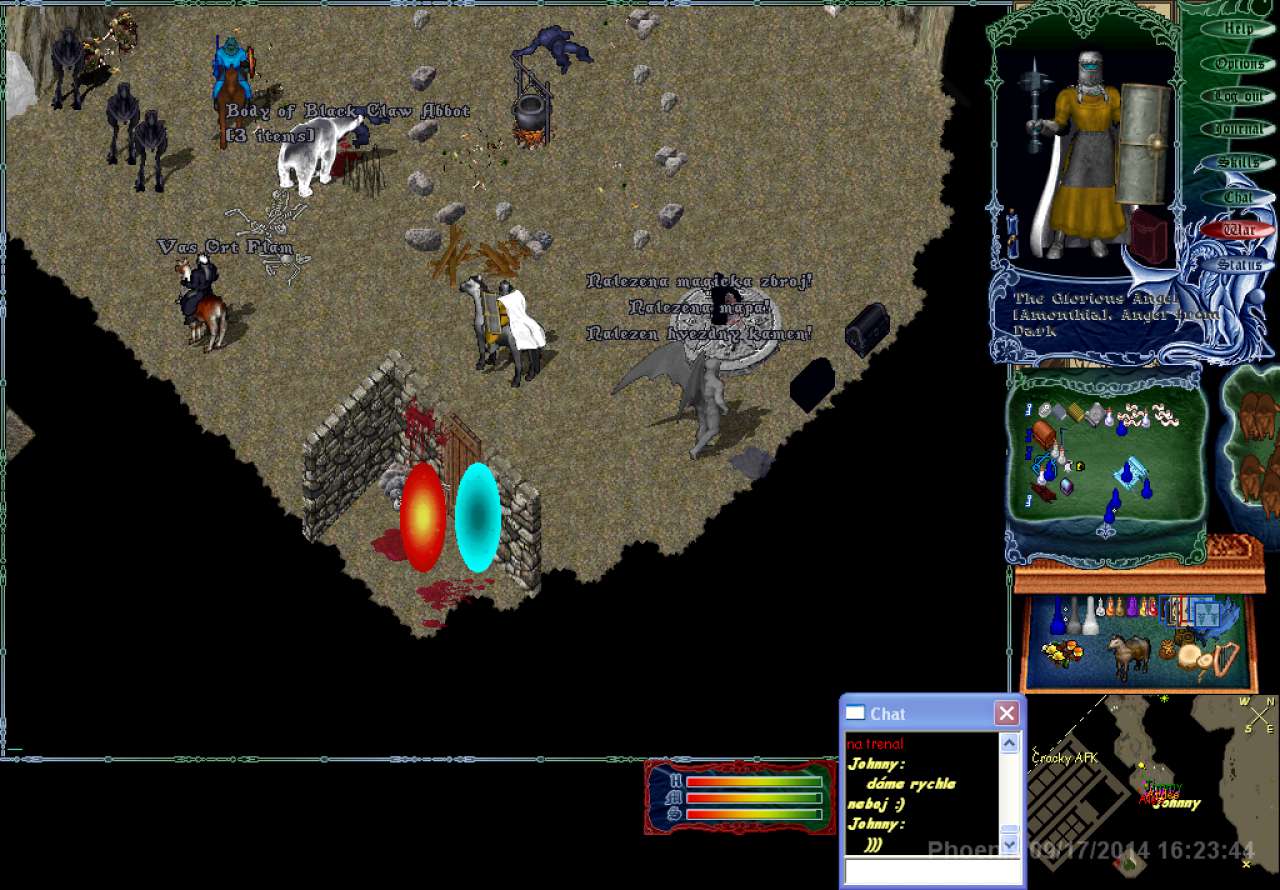
Task: Open the Help menu on the paperdoll
Action: point(1238,29)
